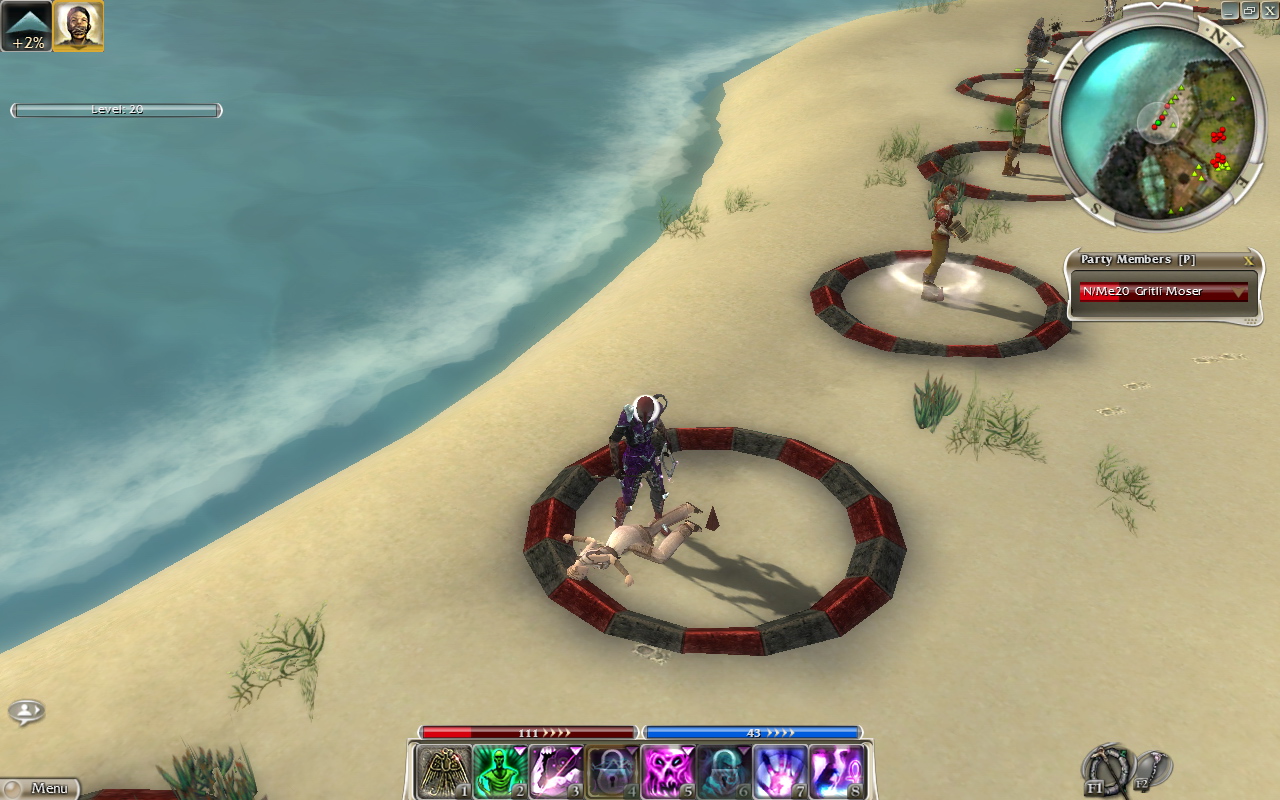This screenshot has height=800, width=1280.
Task: Trigger the pink skull skill in slot 5
Action: pyautogui.click(x=668, y=772)
